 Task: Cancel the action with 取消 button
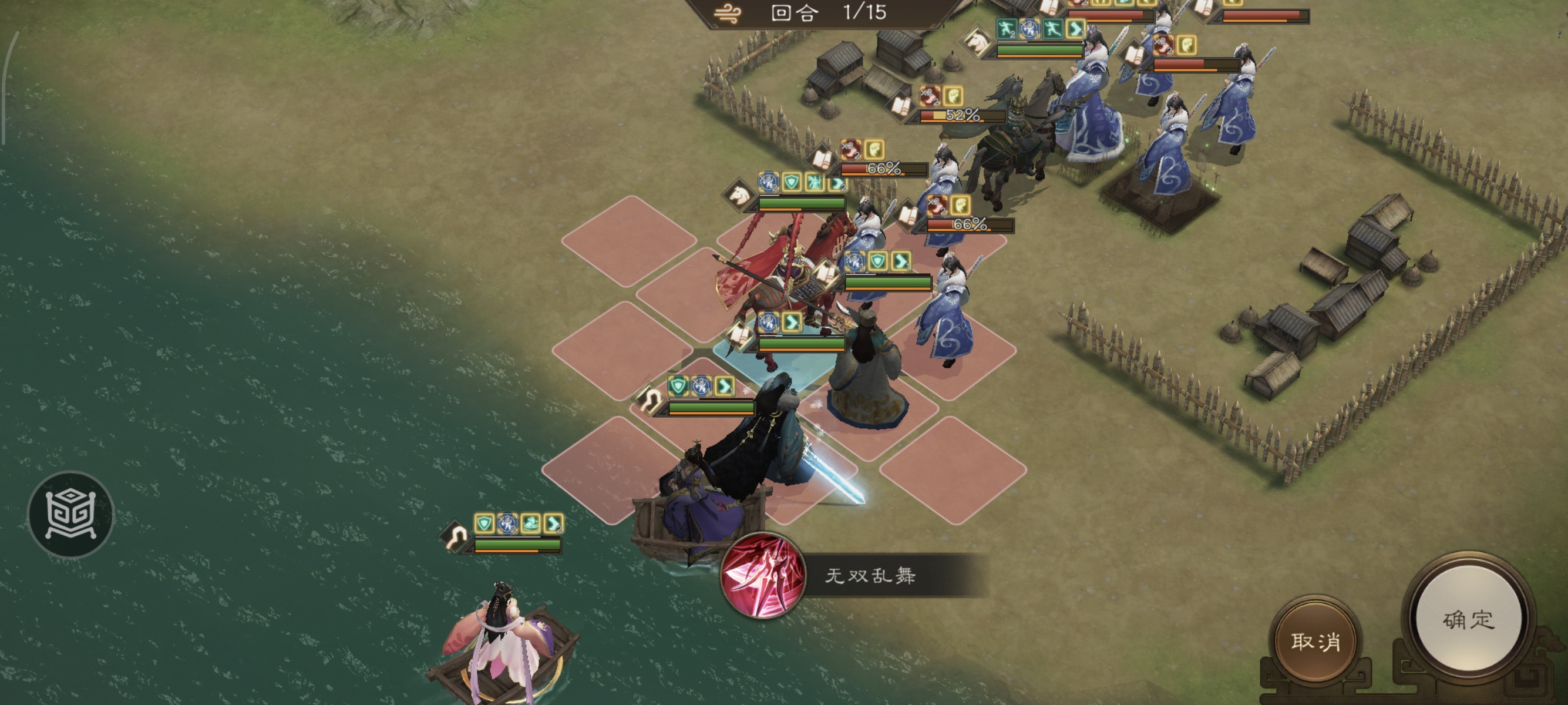pyautogui.click(x=1315, y=641)
